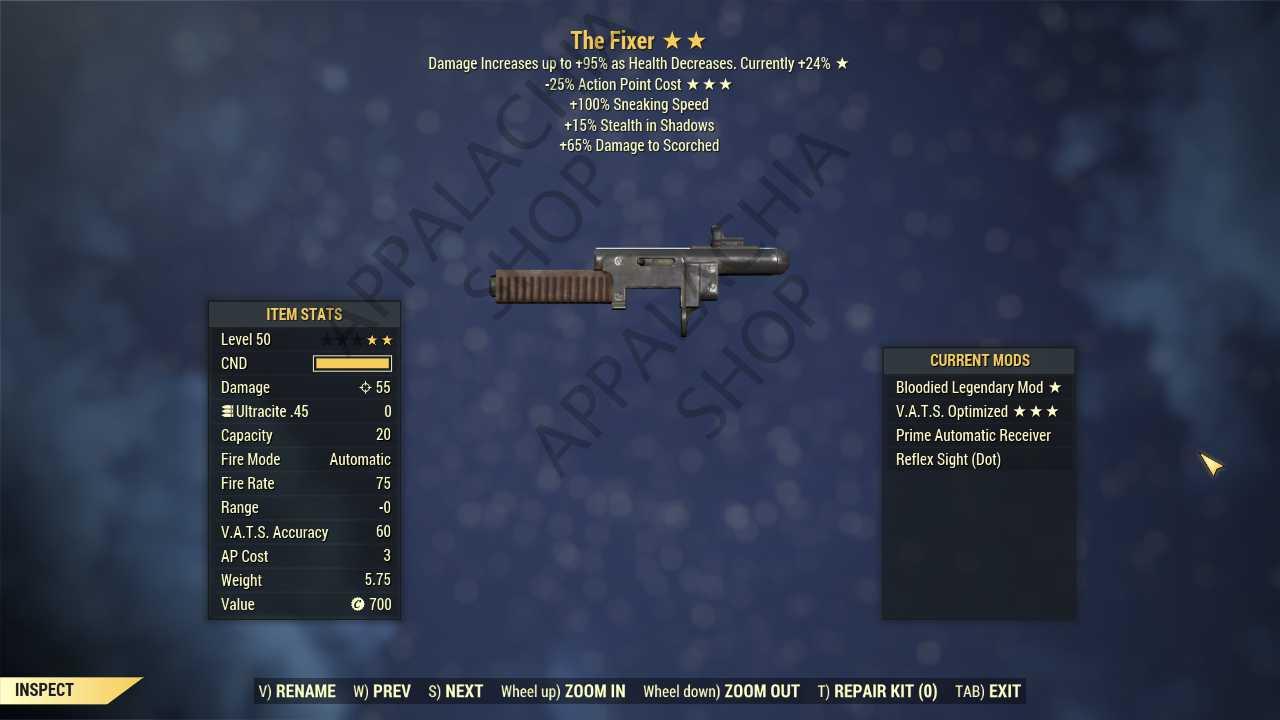This screenshot has width=1280, height=720.
Task: Click the Damage crosshair icon
Action: 366,387
